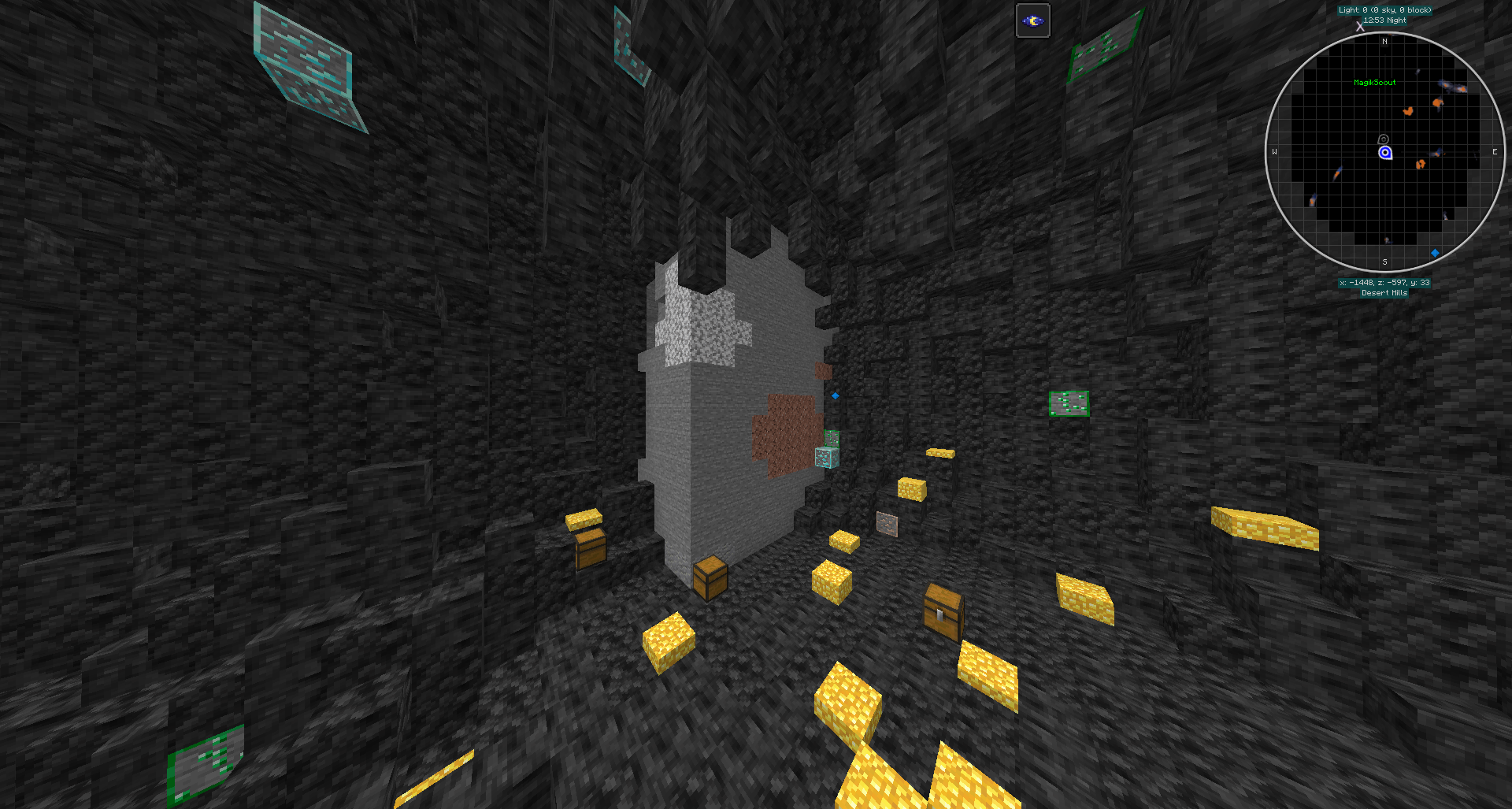This screenshot has height=809, width=1512.
Task: Select the Light: 0 indicator text
Action: tap(1384, 9)
